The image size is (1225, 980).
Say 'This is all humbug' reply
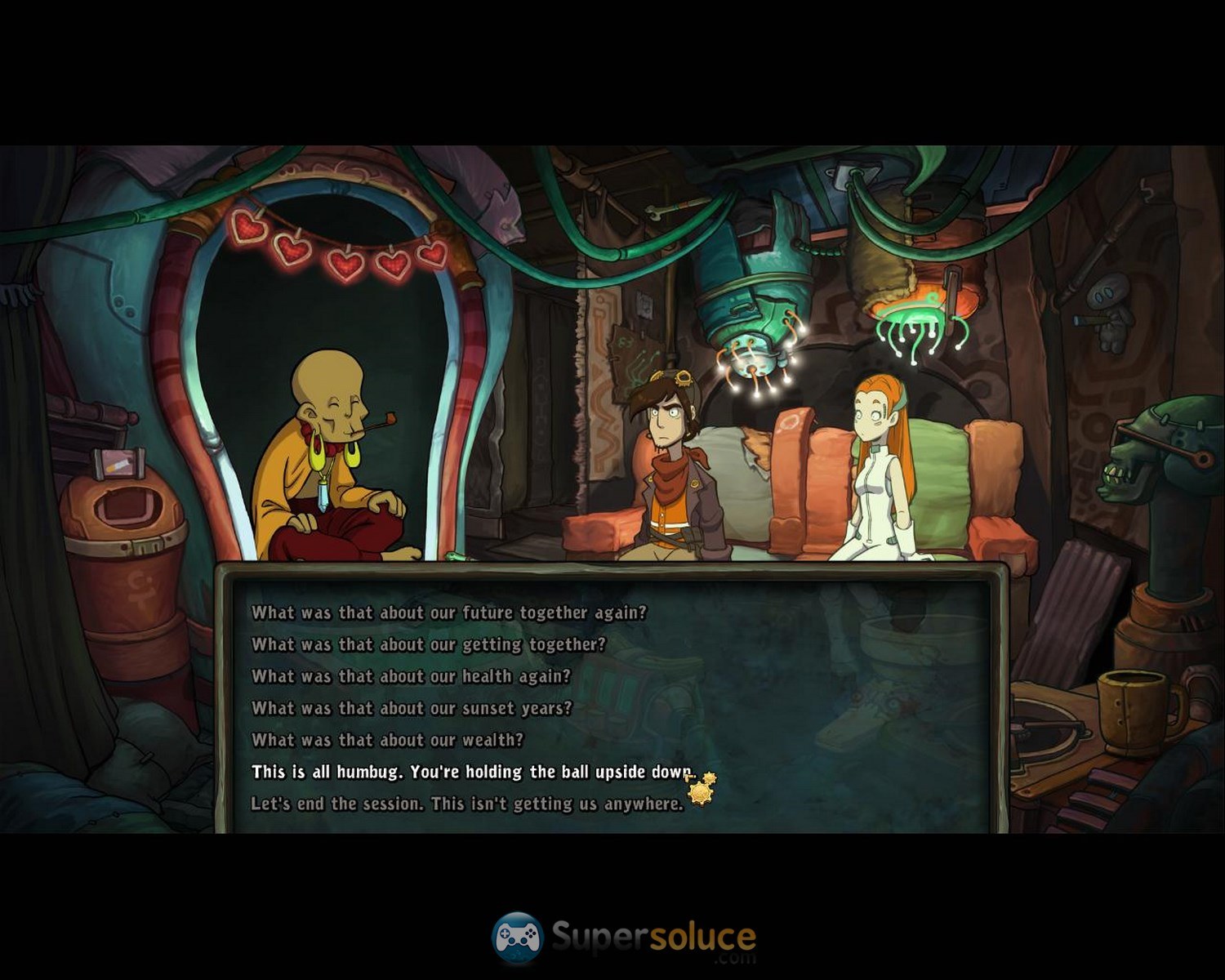click(471, 772)
